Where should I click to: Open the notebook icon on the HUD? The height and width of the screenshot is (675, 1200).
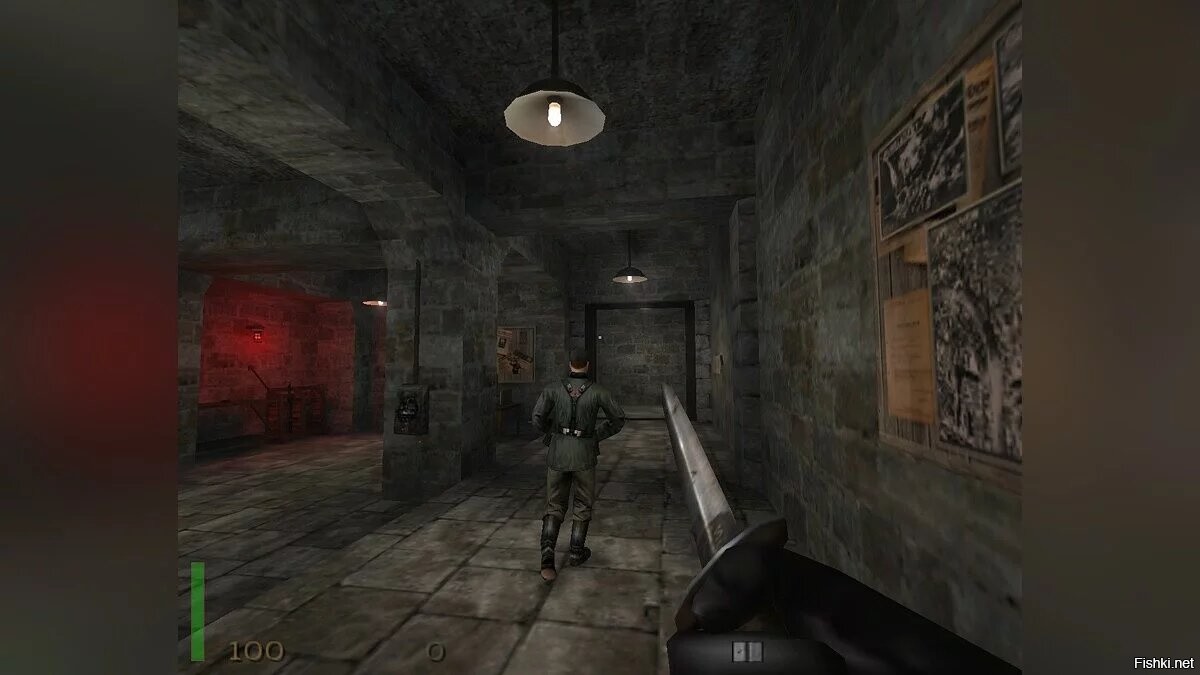(x=746, y=651)
